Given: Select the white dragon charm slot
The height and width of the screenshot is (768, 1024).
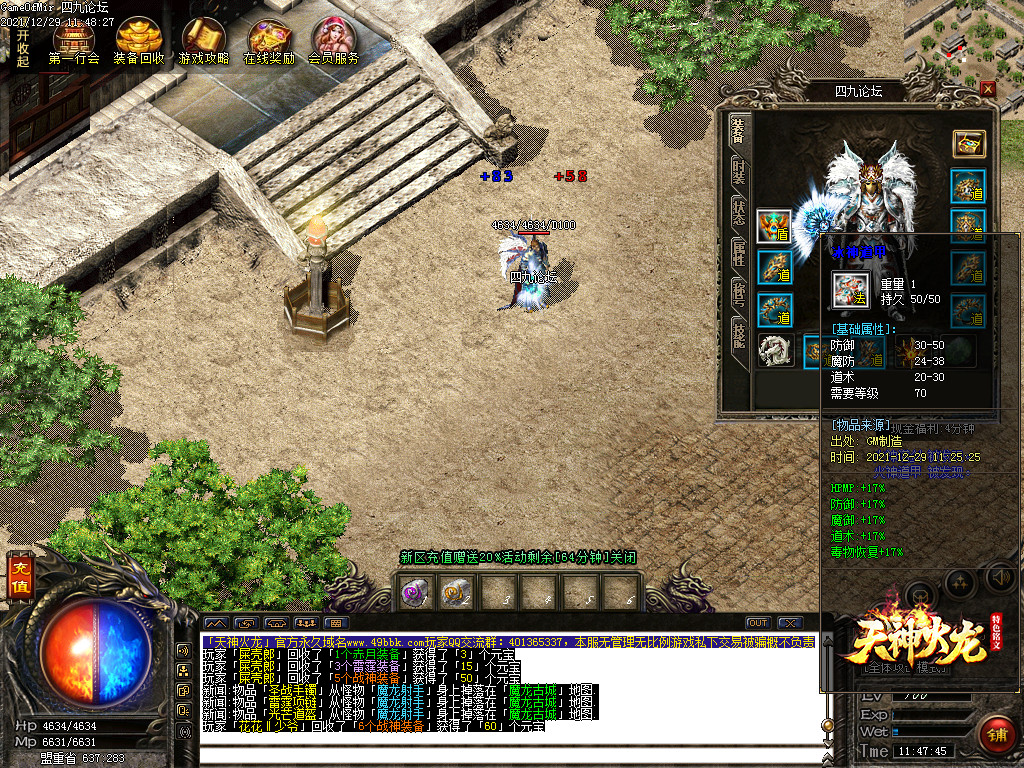Looking at the screenshot, I should pyautogui.click(x=773, y=351).
